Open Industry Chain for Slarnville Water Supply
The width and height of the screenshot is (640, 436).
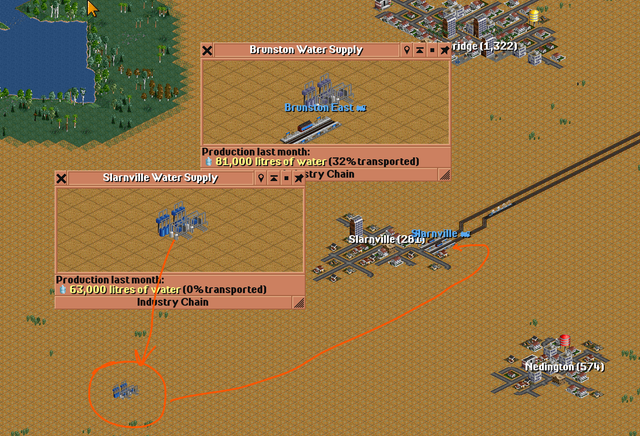(x=173, y=302)
